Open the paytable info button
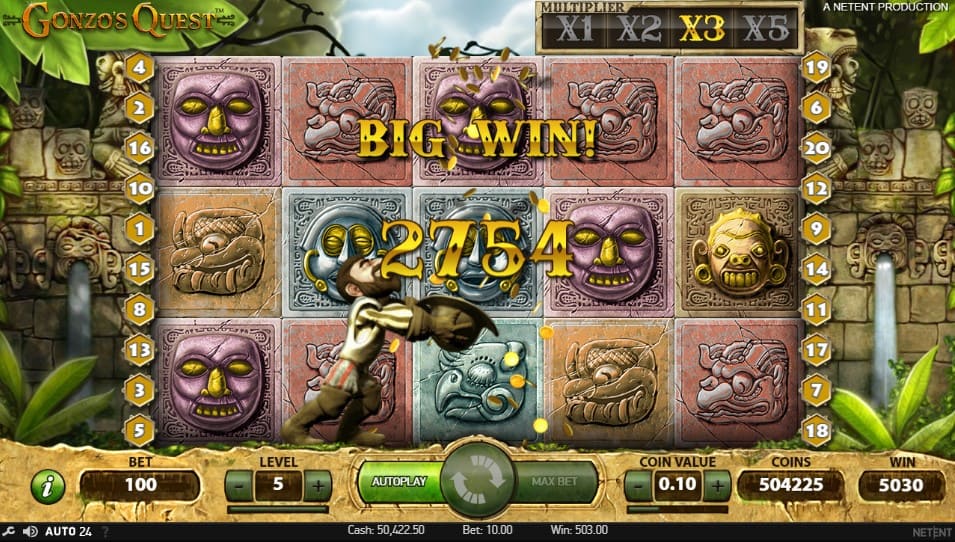Screen dimensions: 955x542 (47, 486)
